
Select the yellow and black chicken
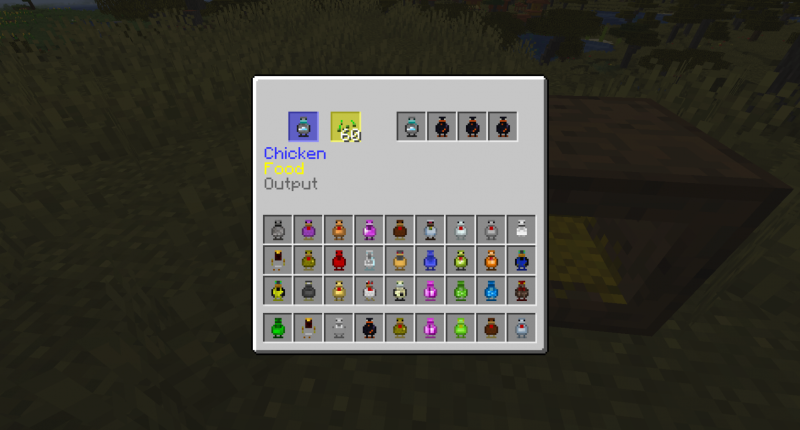pyautogui.click(x=279, y=290)
